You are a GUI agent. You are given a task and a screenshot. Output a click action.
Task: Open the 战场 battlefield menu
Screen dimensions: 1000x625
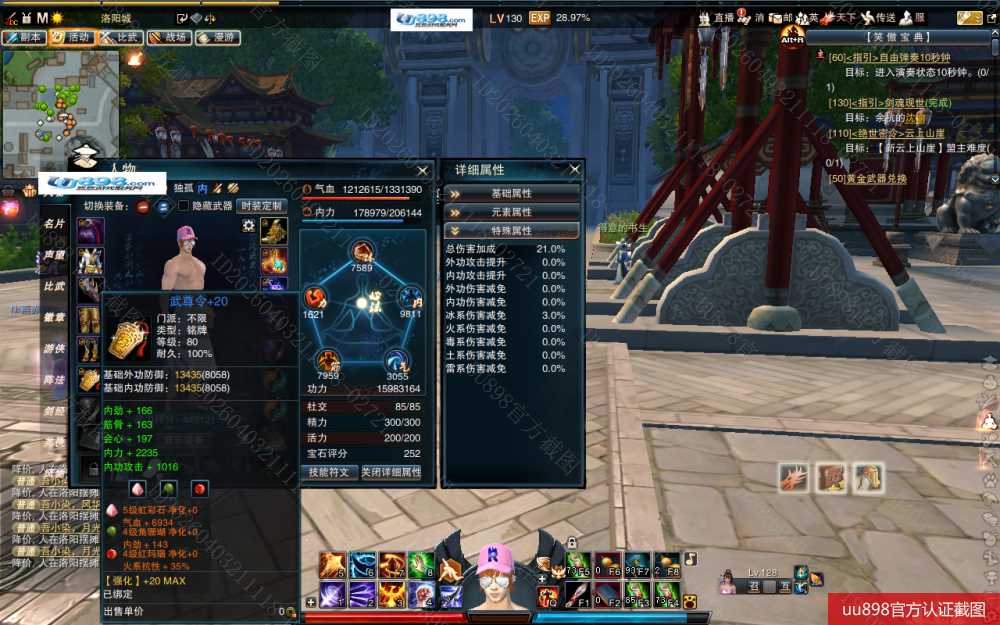168,37
